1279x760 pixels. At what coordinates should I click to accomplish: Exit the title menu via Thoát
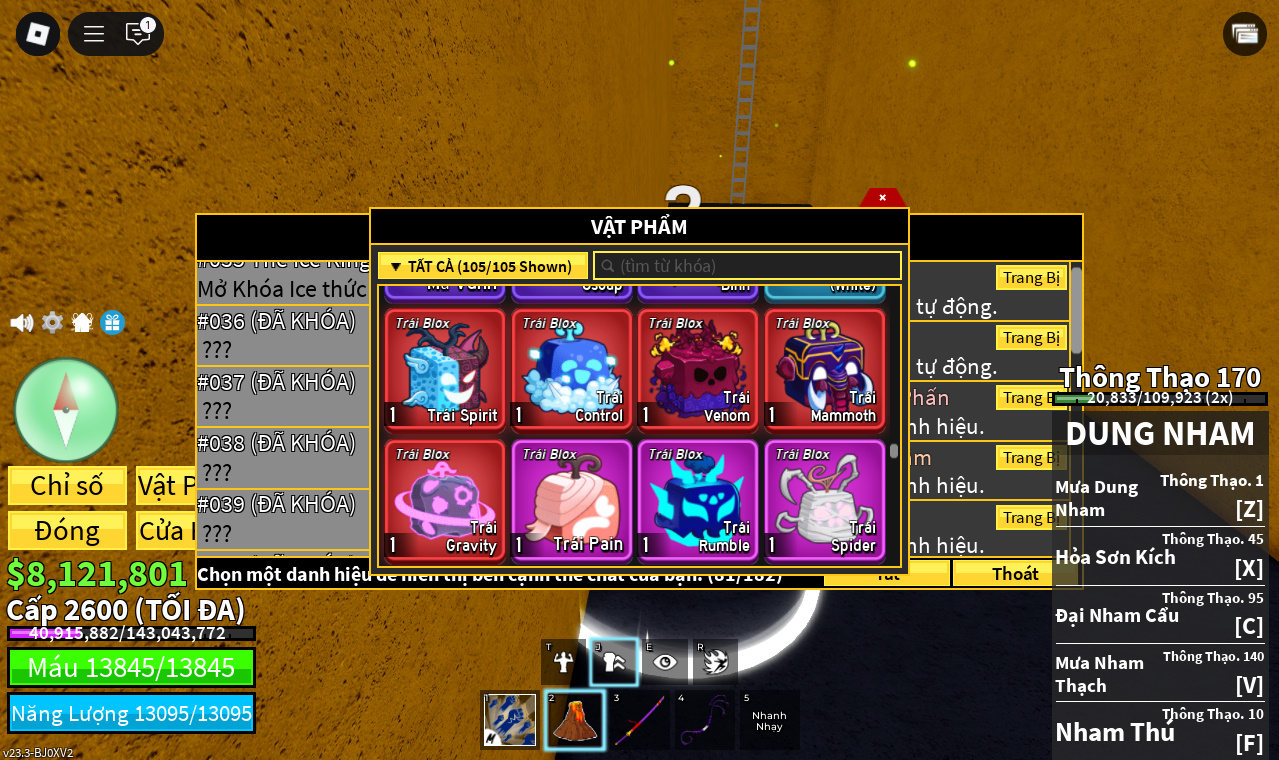[x=1015, y=573]
